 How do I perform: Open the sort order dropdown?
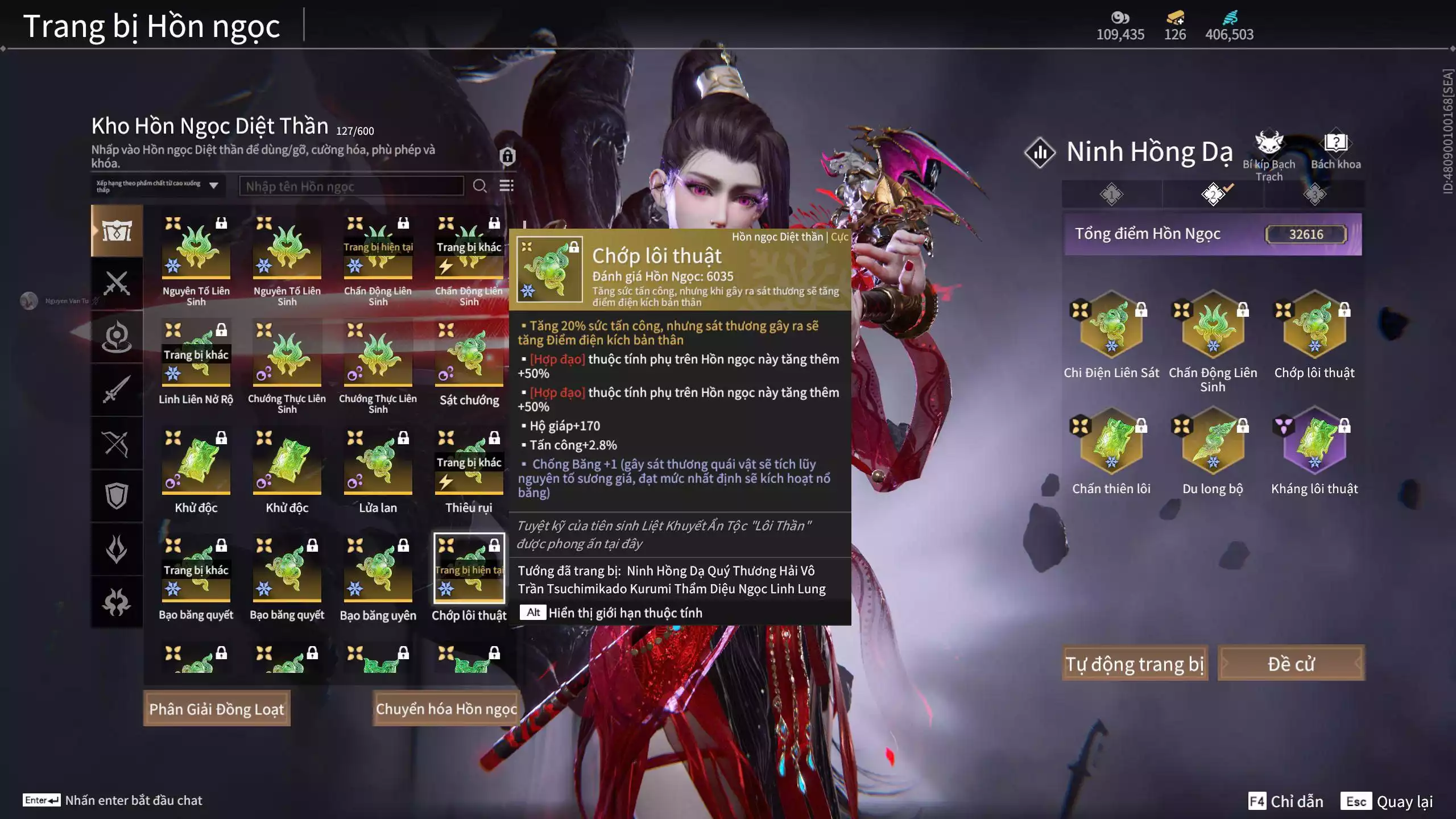coord(158,186)
